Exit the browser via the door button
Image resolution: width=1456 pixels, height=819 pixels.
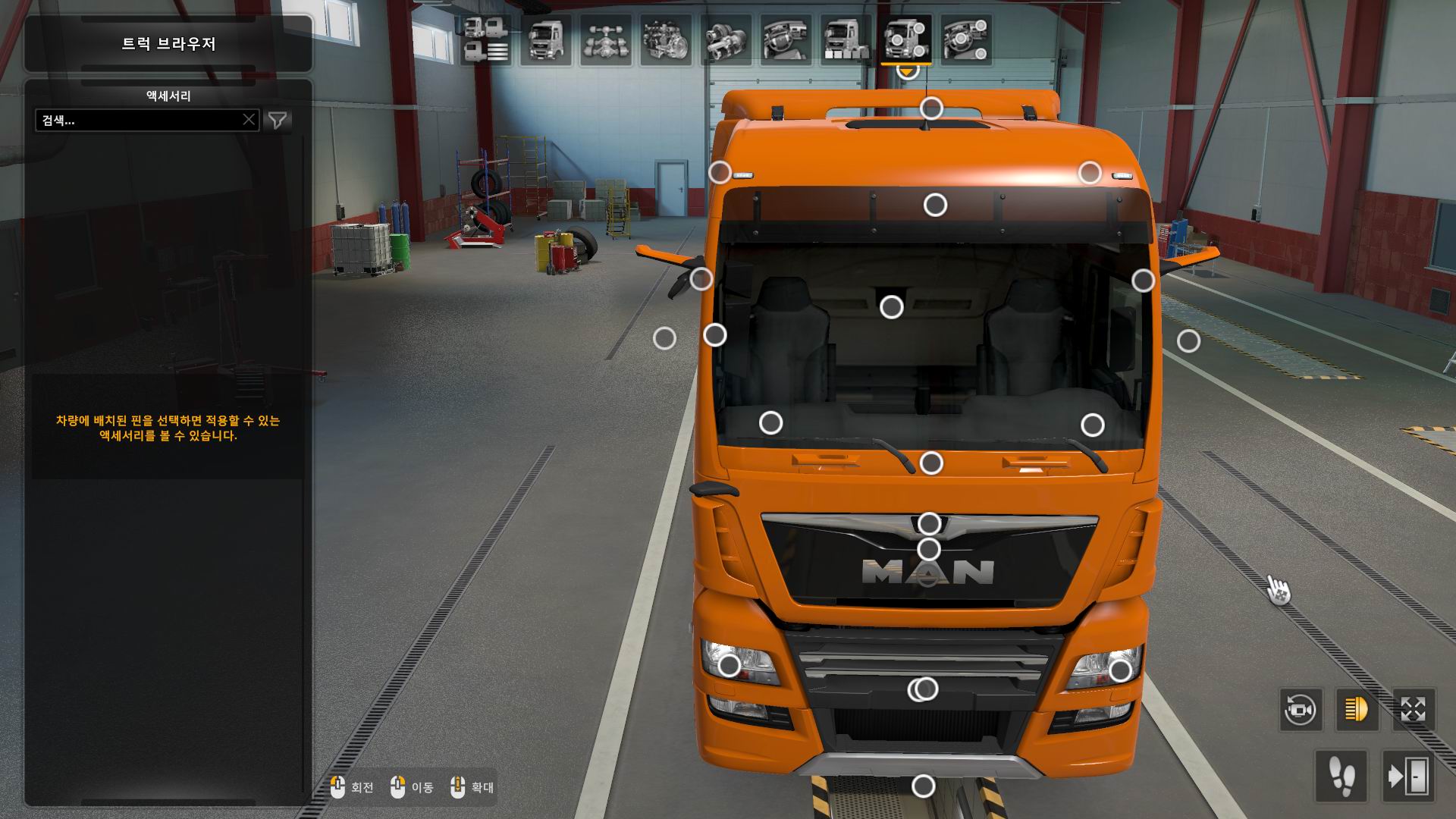click(1407, 777)
